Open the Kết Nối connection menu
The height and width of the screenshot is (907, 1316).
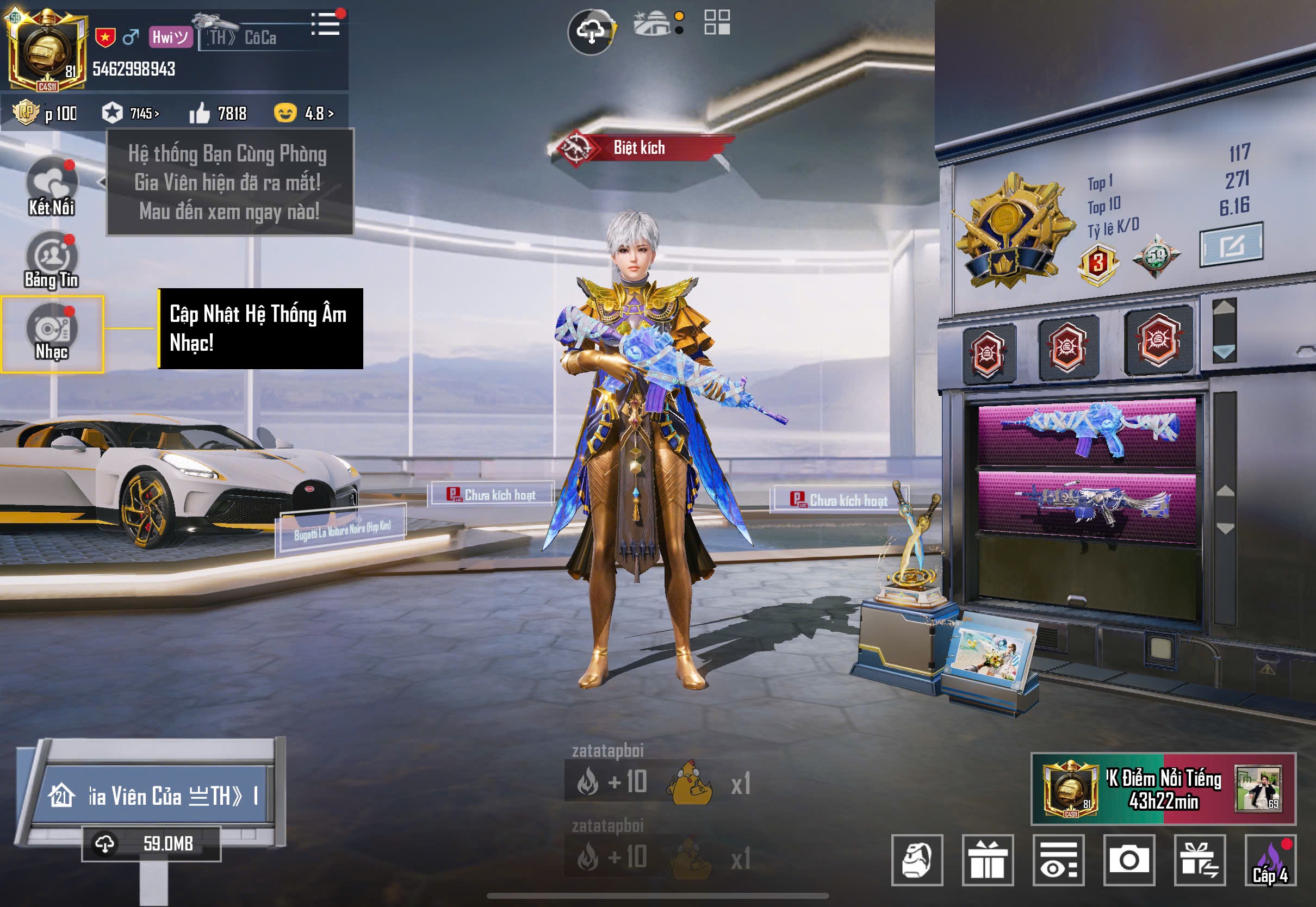click(x=52, y=187)
